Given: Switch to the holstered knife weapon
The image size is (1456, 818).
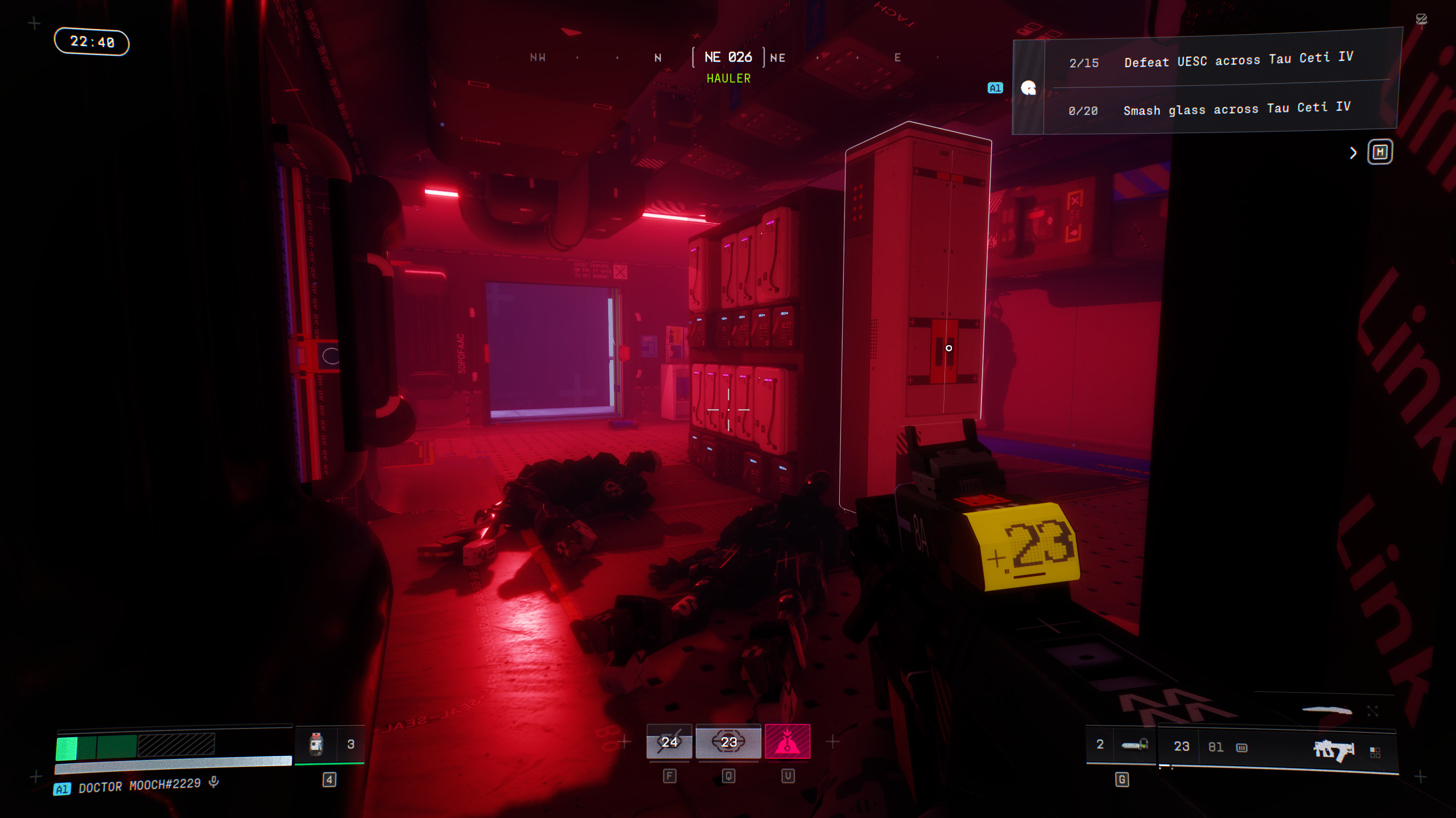Looking at the screenshot, I should pyautogui.click(x=1327, y=710).
